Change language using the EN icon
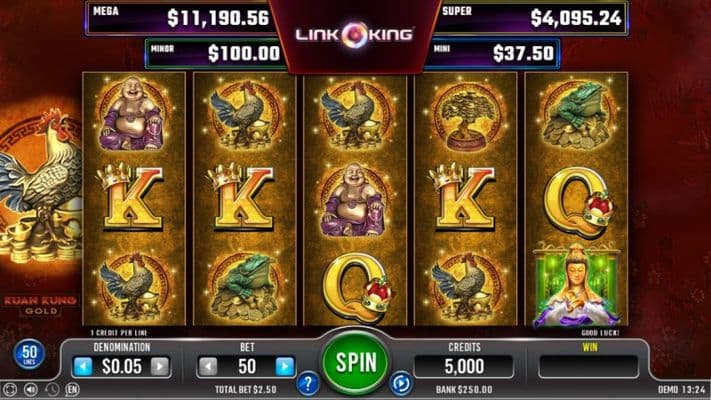The image size is (711, 400). tap(72, 388)
